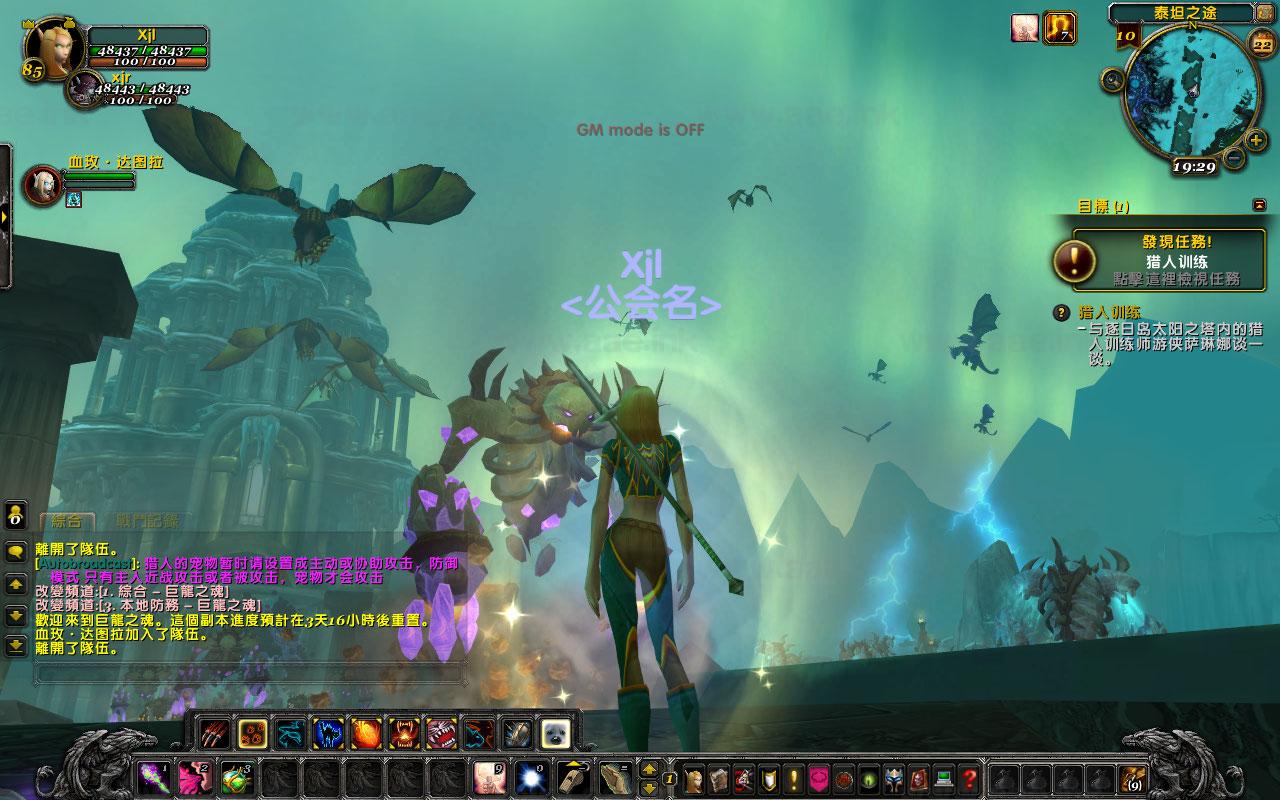Viewport: 1280px width, 800px height.
Task: Toggle the white seal pet stance icon
Action: coord(555,733)
